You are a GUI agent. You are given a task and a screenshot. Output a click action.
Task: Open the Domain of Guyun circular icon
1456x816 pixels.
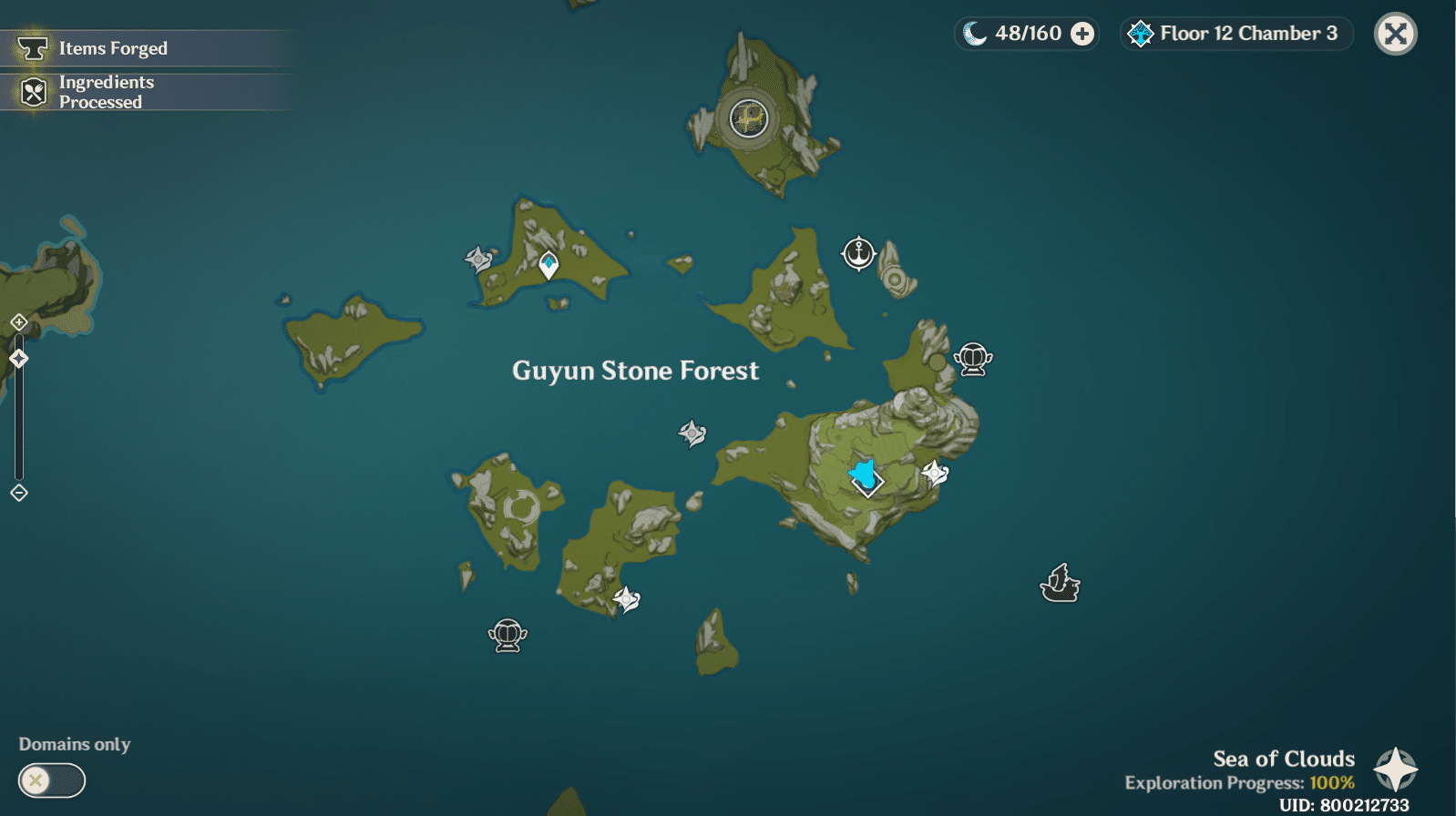click(747, 117)
